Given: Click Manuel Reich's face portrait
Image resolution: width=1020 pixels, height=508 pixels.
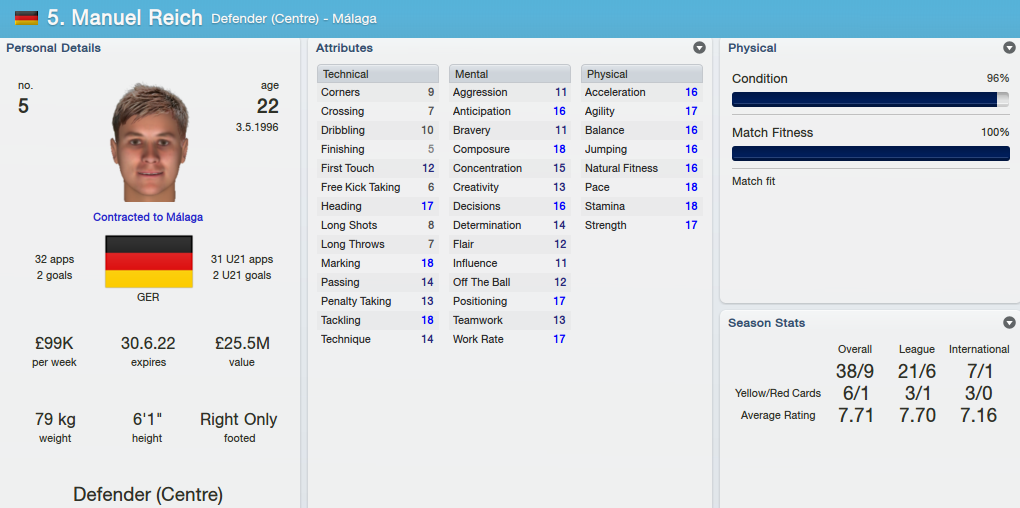Looking at the screenshot, I should click(148, 142).
